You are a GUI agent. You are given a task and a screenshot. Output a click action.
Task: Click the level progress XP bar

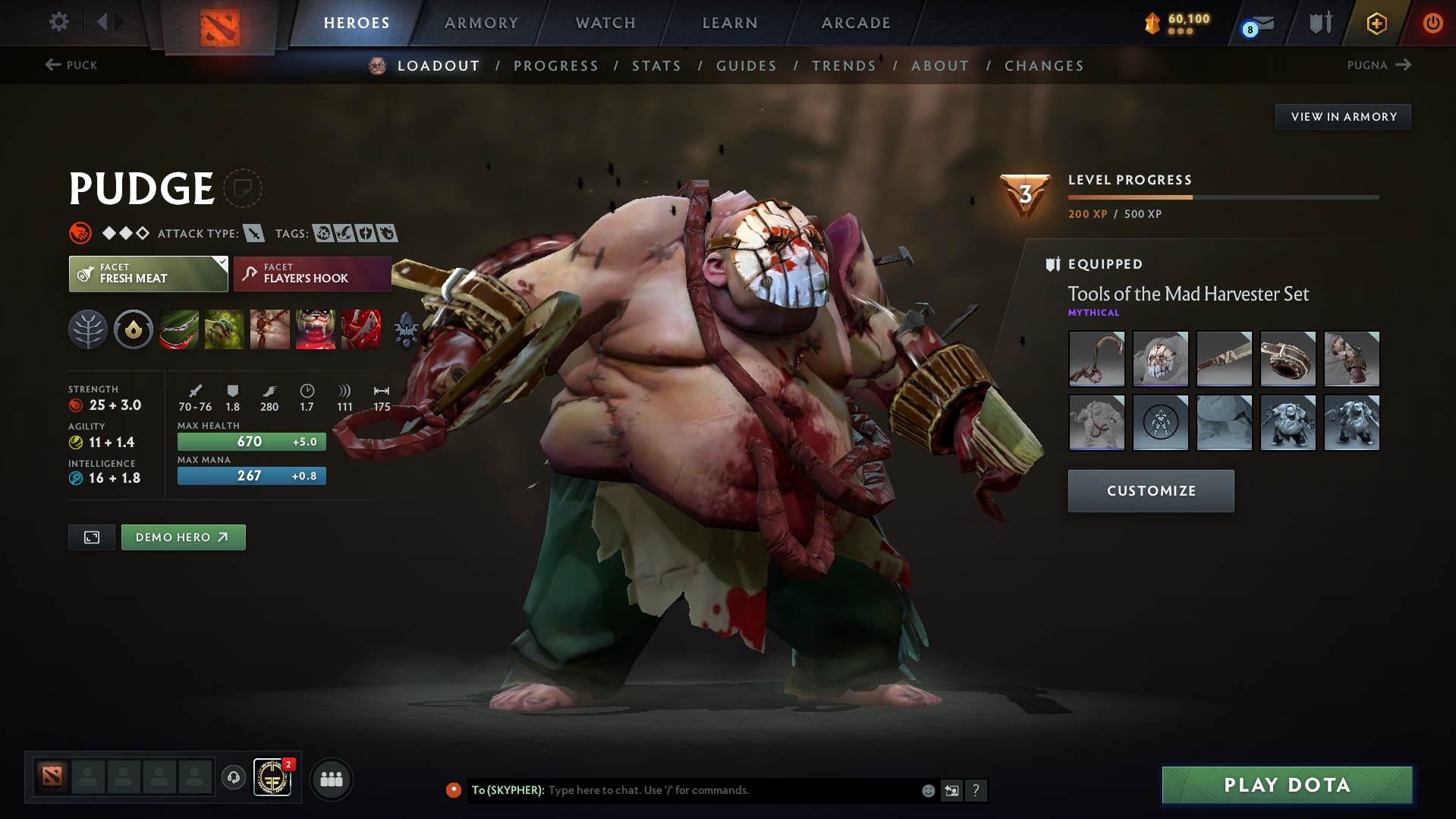pos(1222,197)
